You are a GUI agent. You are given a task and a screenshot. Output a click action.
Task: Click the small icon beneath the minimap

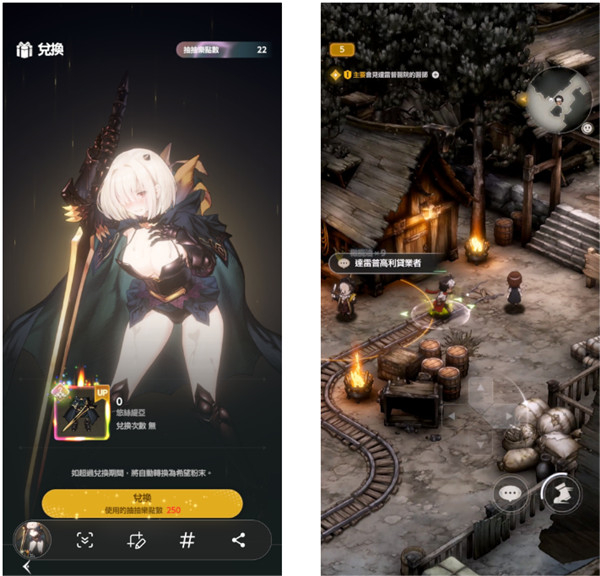pos(586,127)
